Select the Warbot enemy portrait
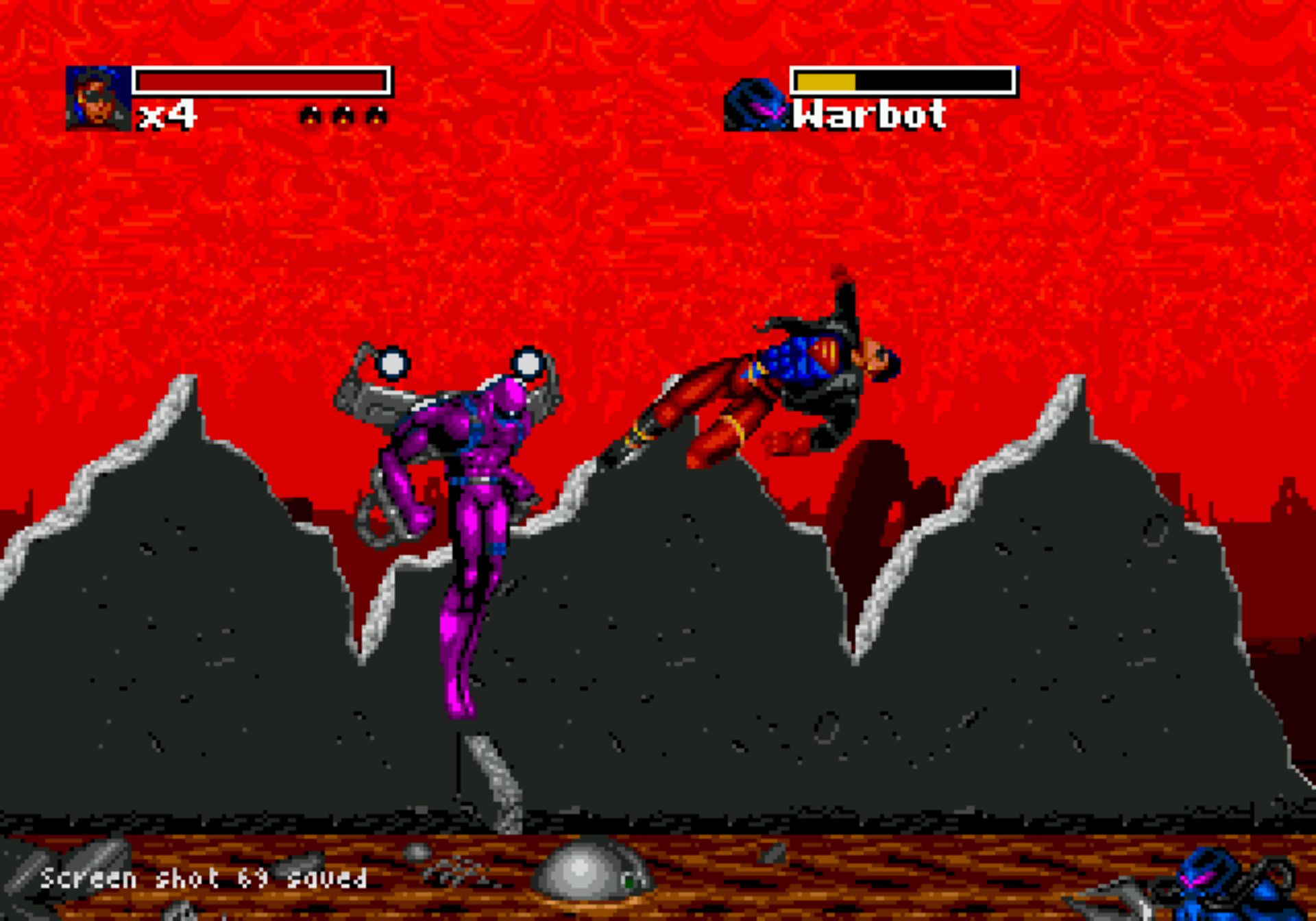Image resolution: width=1316 pixels, height=921 pixels. 756,106
